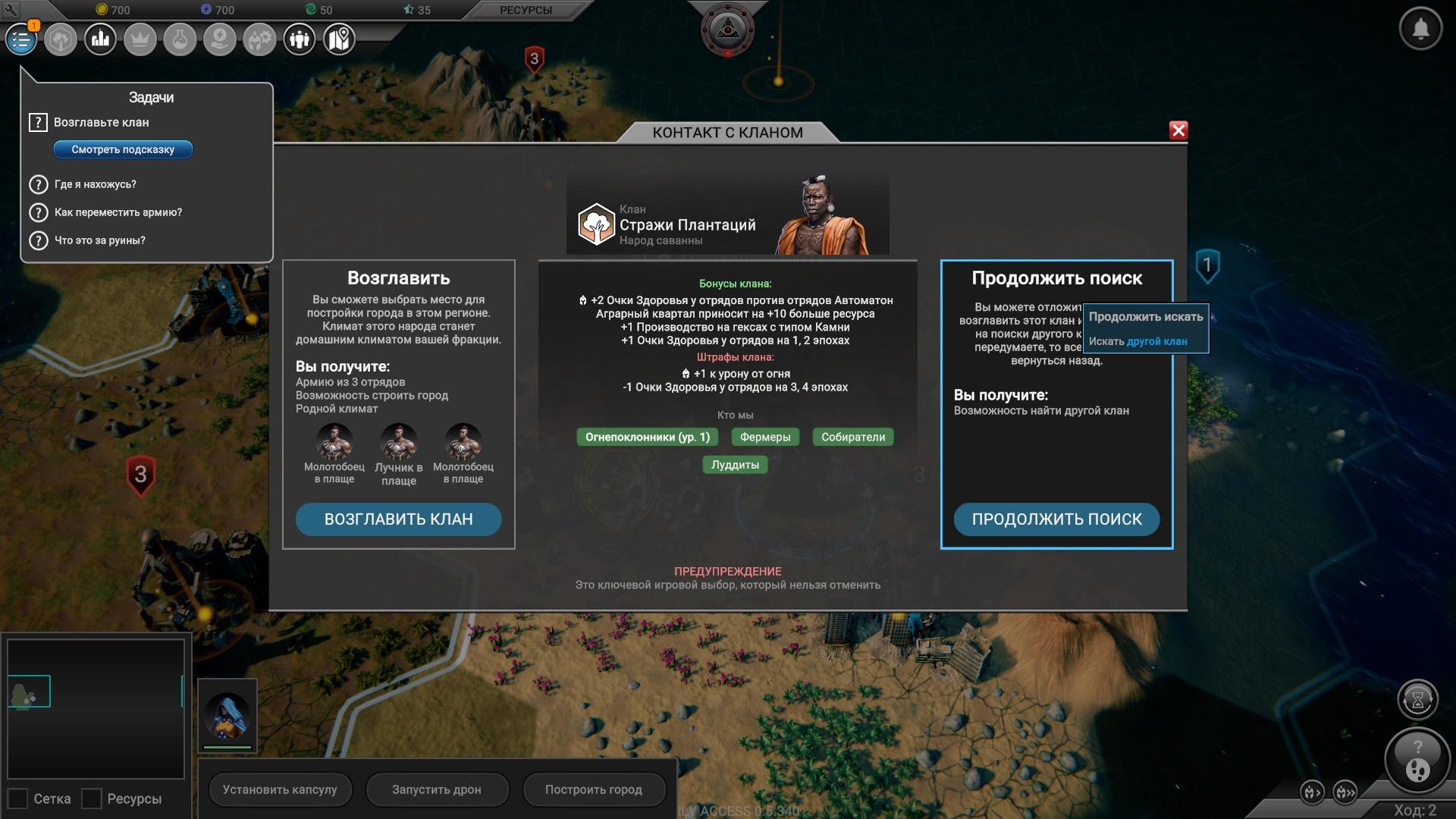The width and height of the screenshot is (1456, 819).
Task: Close the Контакт с кланом dialog
Action: click(x=1178, y=130)
